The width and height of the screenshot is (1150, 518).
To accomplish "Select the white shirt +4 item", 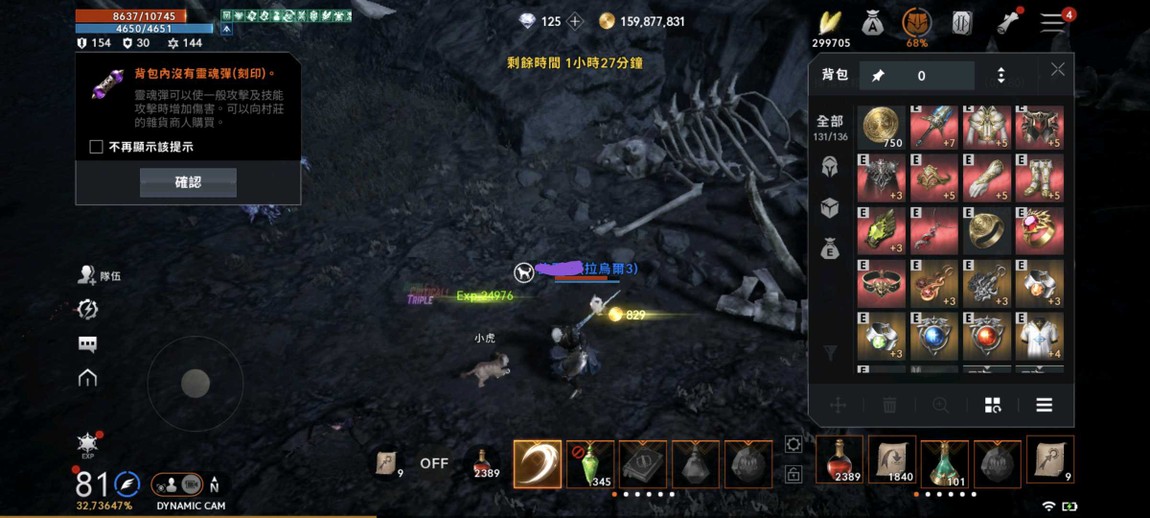I will 1039,336.
